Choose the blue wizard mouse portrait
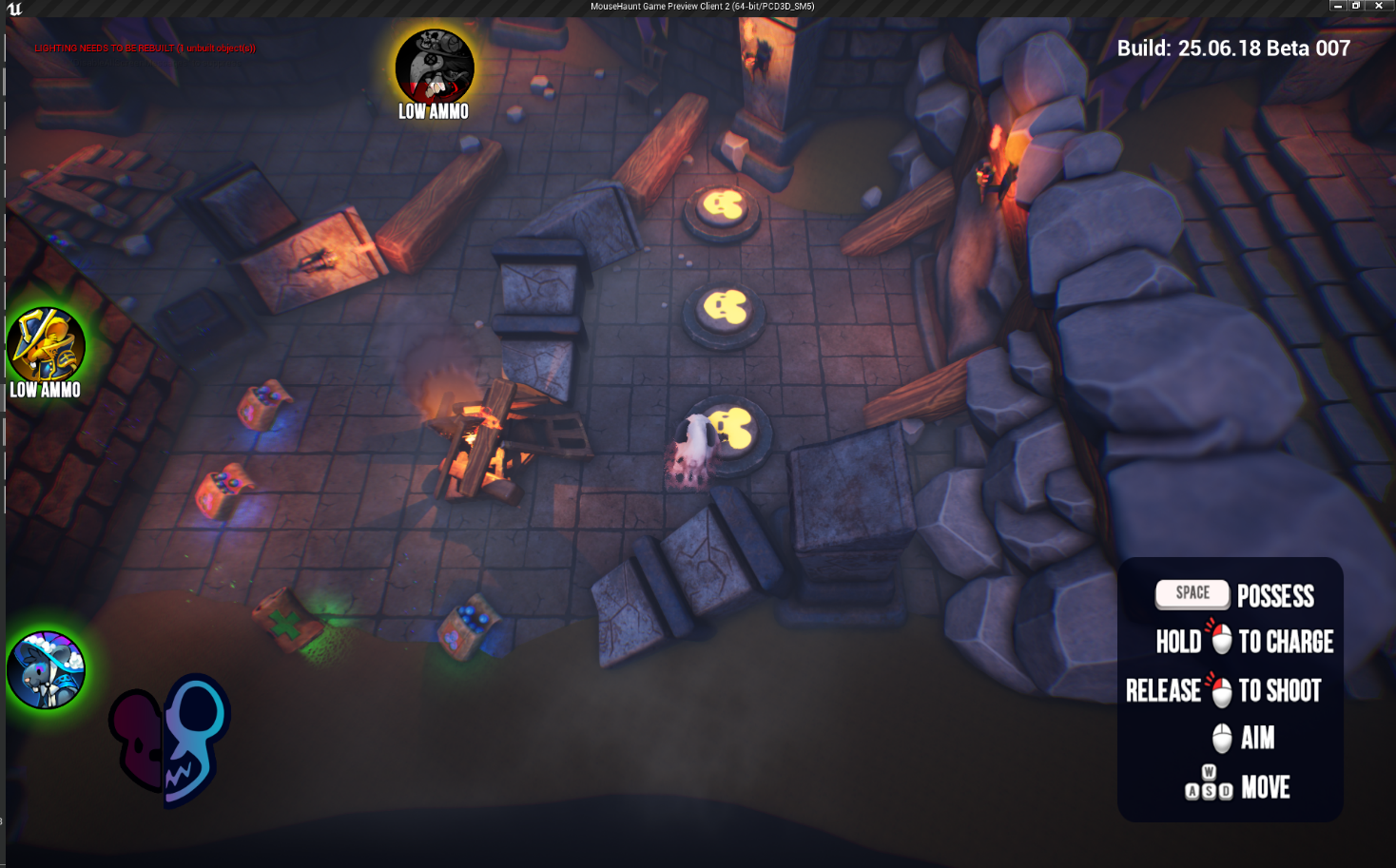 tap(46, 670)
